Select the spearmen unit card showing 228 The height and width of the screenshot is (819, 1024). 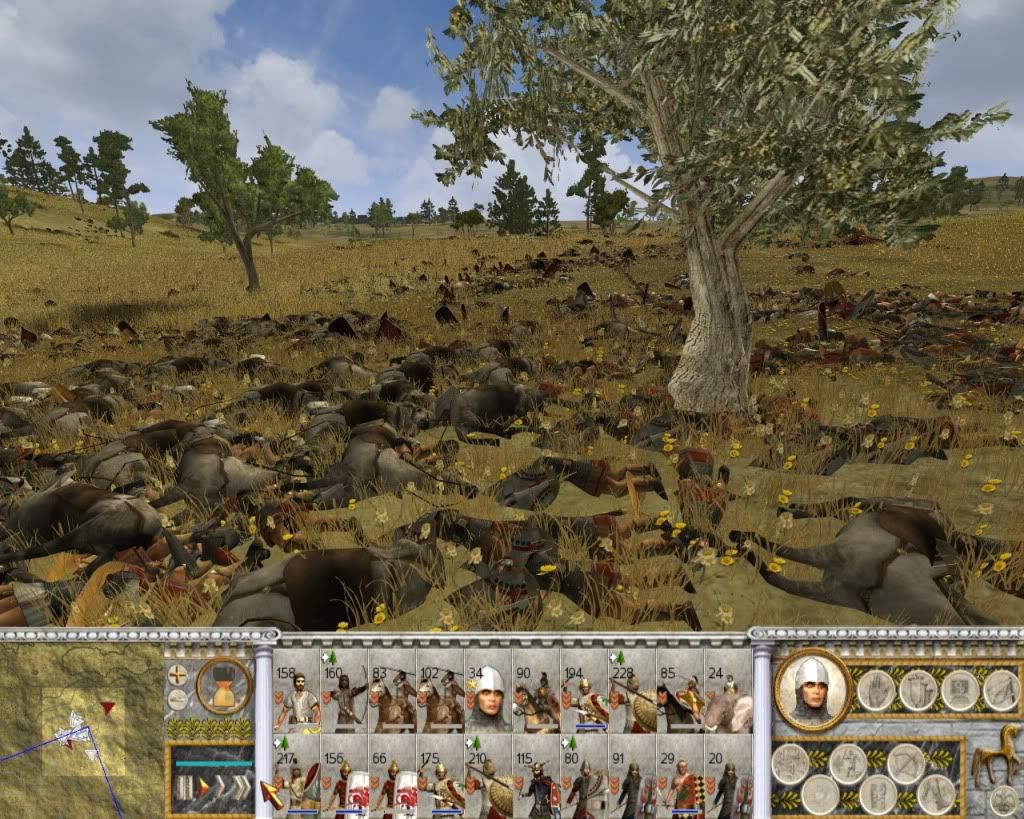(632, 691)
